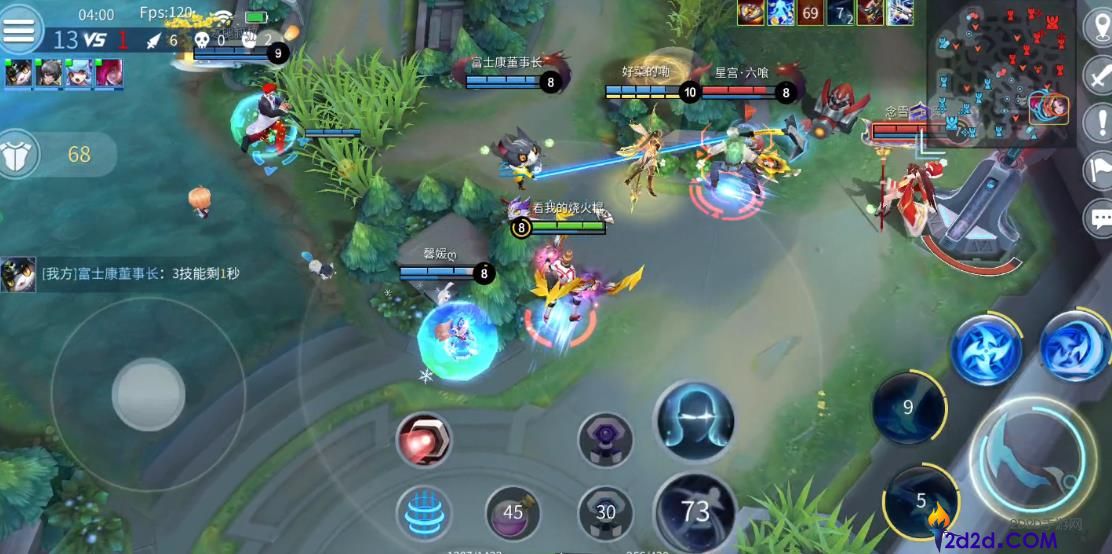Viewport: 1112px width, 554px height.
Task: Open the chat bubble quick messages
Action: 1099,217
